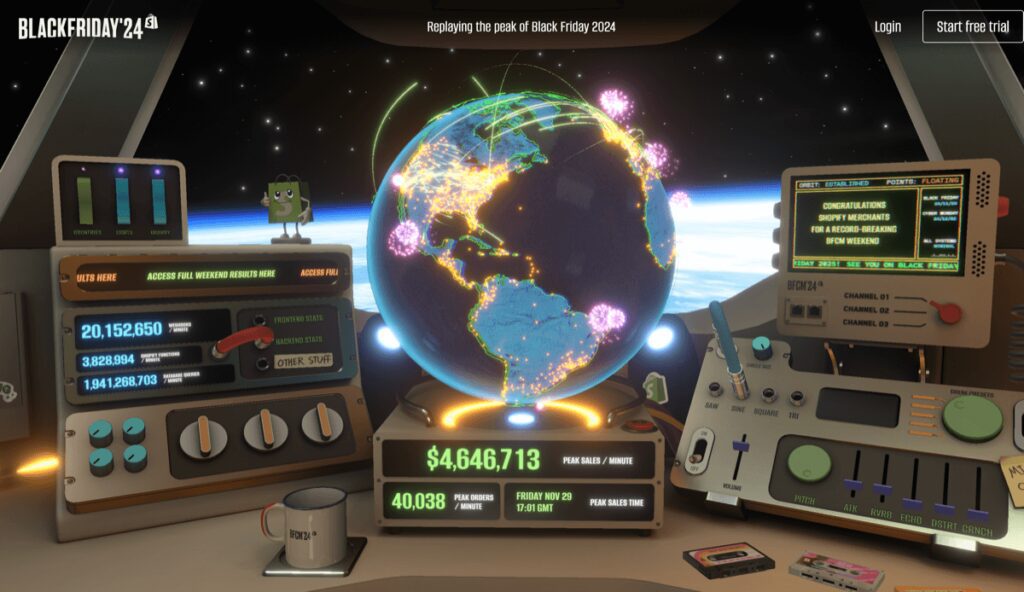The height and width of the screenshot is (592, 1024).
Task: Click the red channel selector knob
Action: pos(944,313)
